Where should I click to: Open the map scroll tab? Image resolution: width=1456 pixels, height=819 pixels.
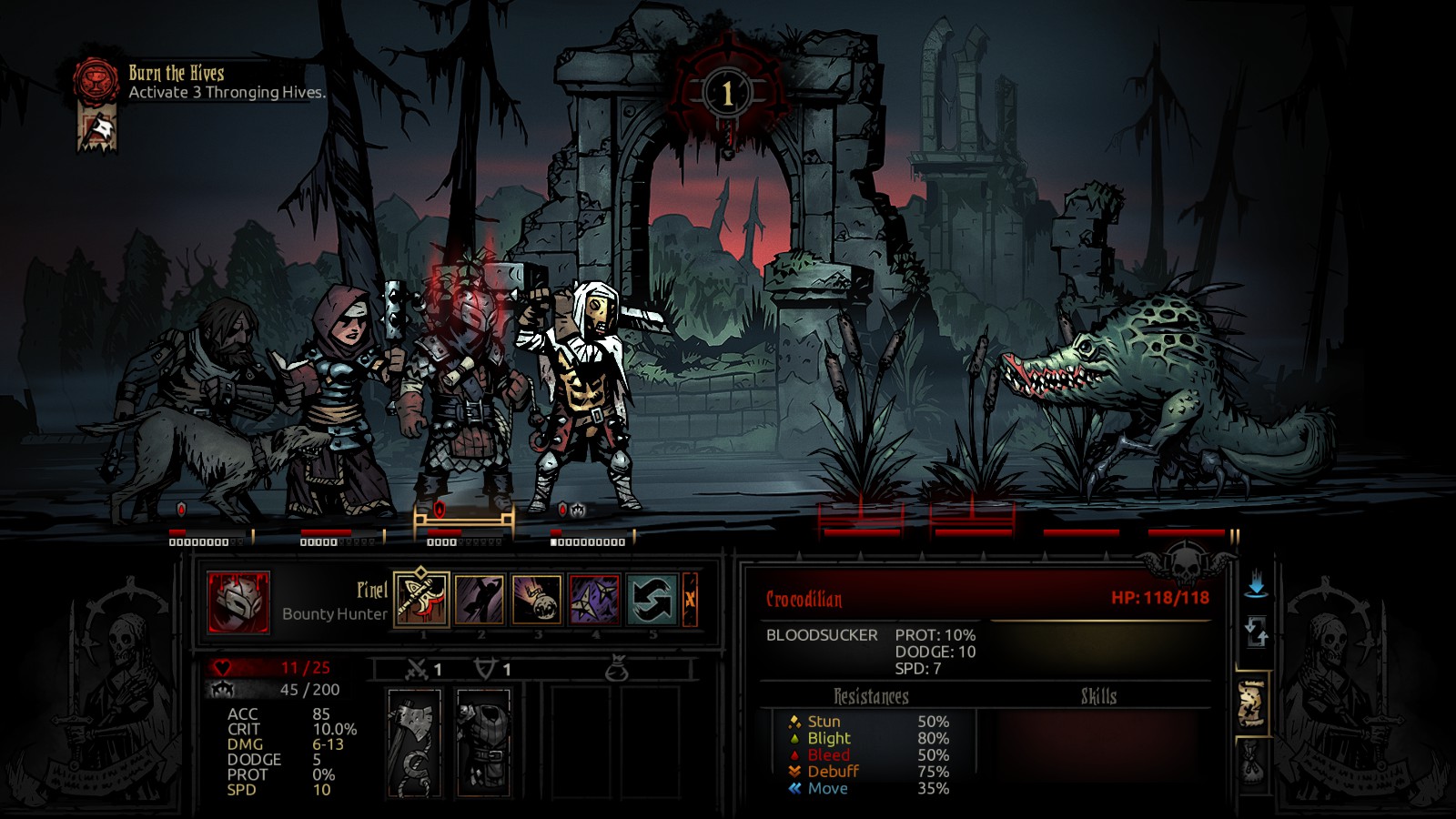pyautogui.click(x=1252, y=704)
